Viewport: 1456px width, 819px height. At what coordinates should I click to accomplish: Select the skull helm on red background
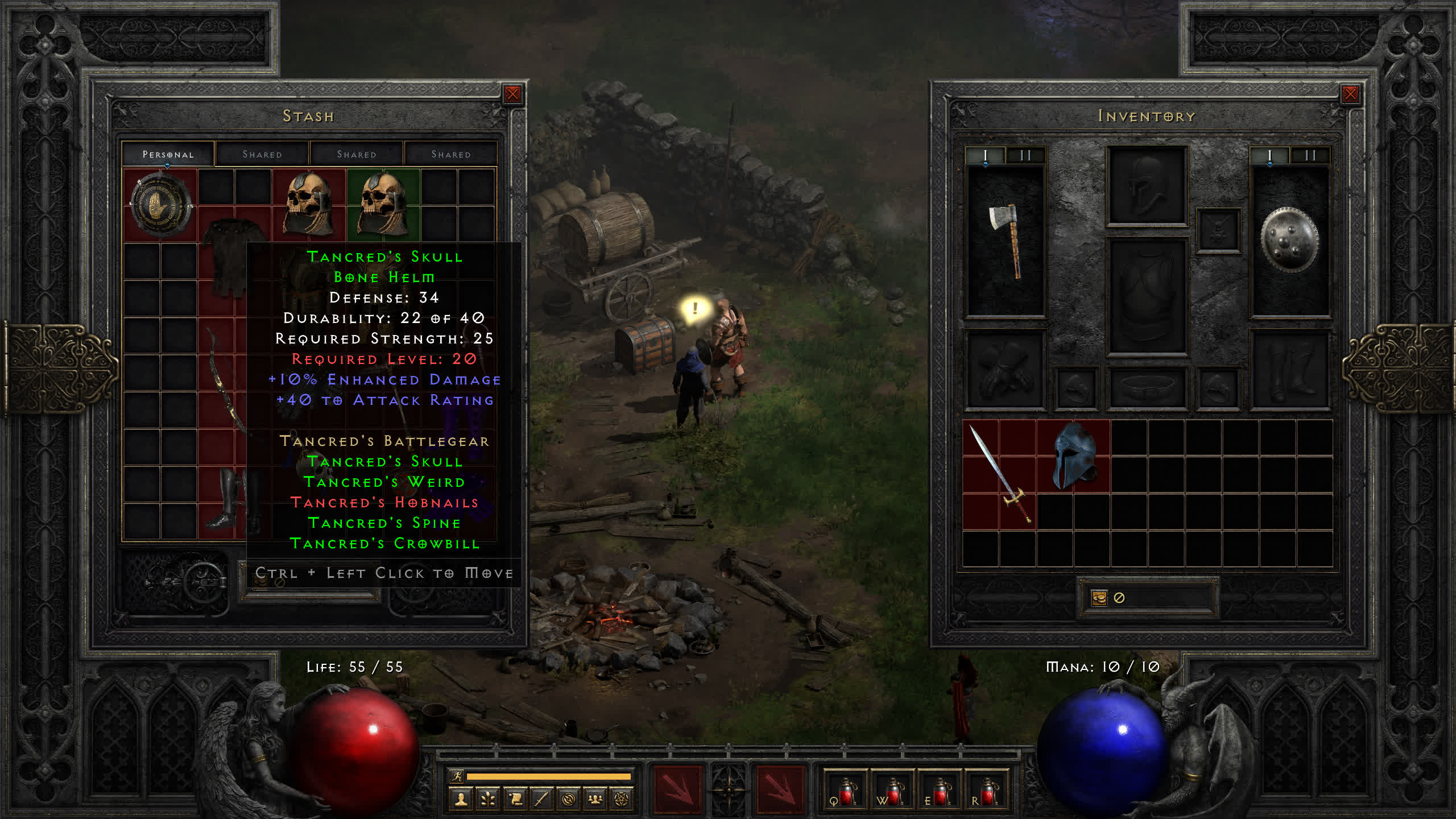pos(309,204)
